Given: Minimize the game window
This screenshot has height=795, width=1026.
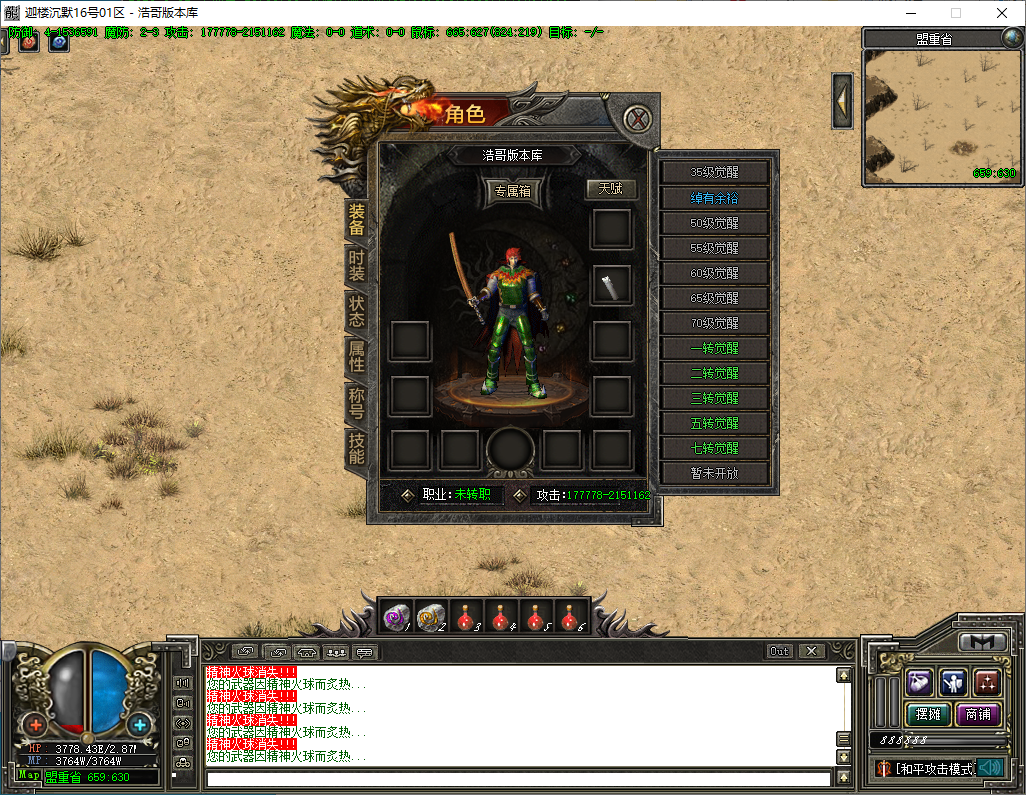Looking at the screenshot, I should 911,13.
